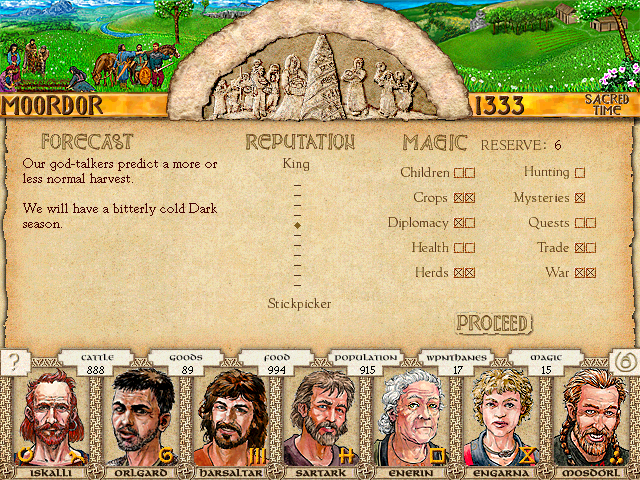Image resolution: width=640 pixels, height=480 pixels.
Task: Change magic allocated to Crops
Action: click(464, 198)
